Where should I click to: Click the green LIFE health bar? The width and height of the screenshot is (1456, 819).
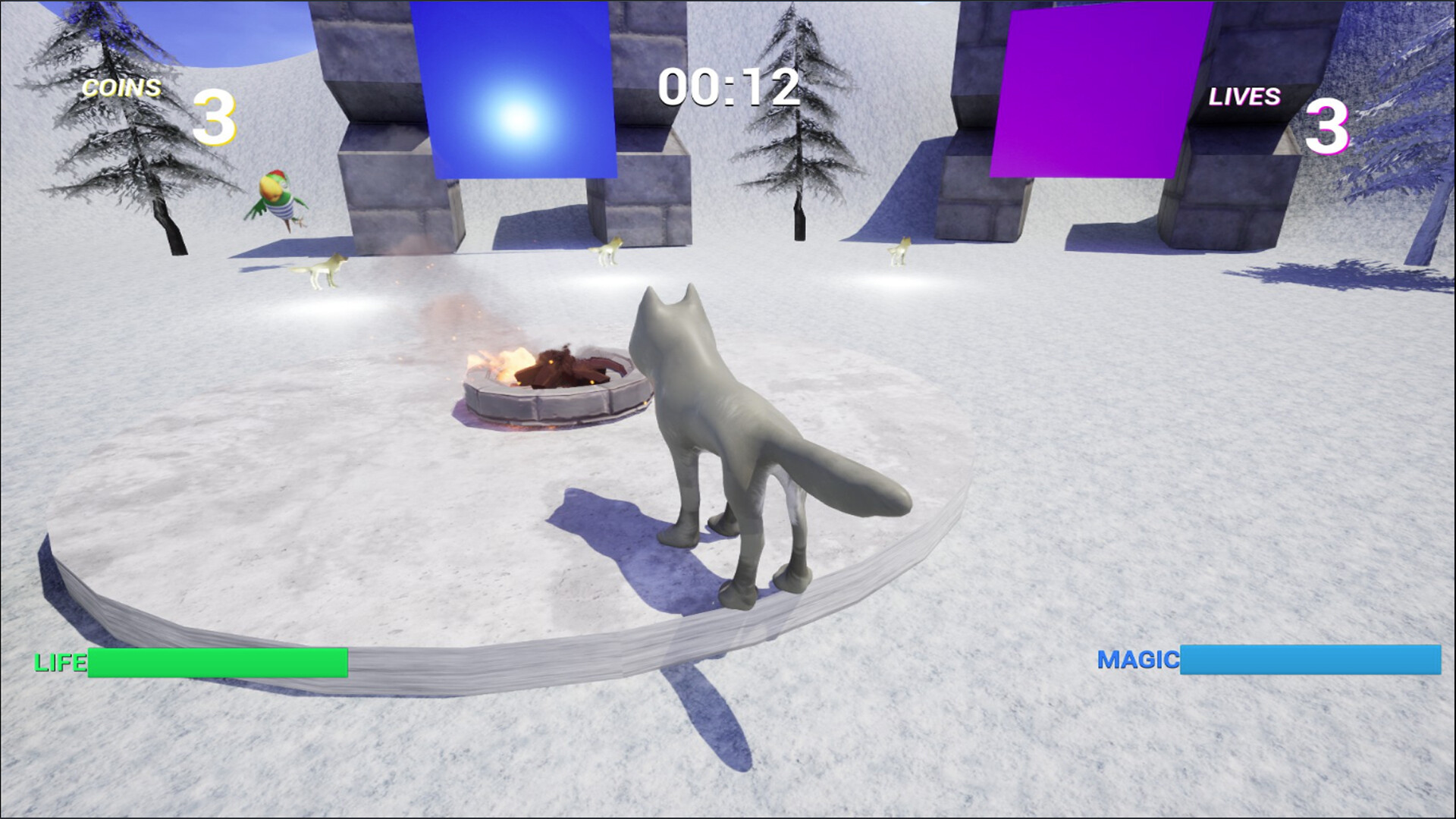point(216,661)
